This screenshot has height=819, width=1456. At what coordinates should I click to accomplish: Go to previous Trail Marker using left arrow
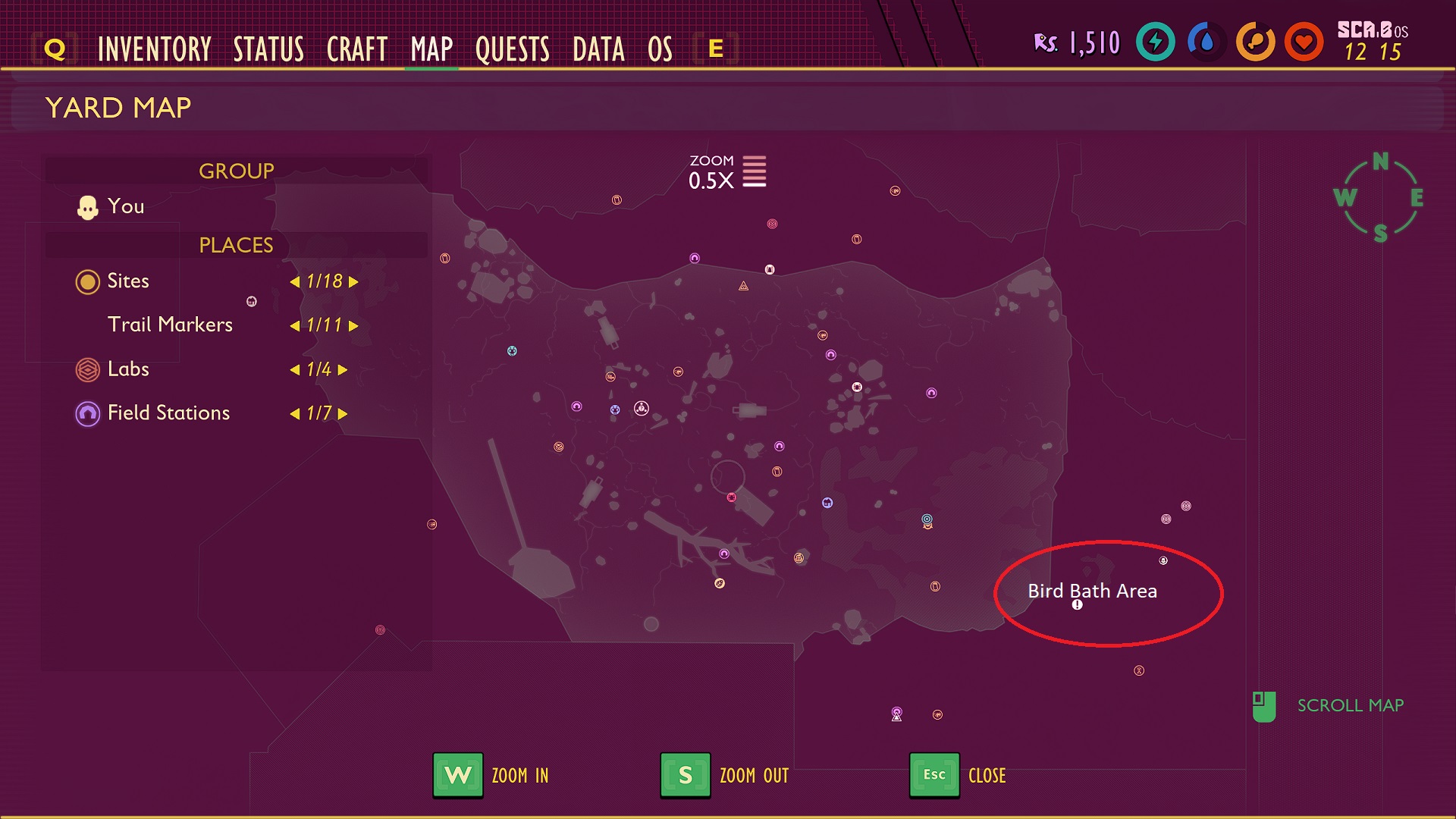click(297, 326)
